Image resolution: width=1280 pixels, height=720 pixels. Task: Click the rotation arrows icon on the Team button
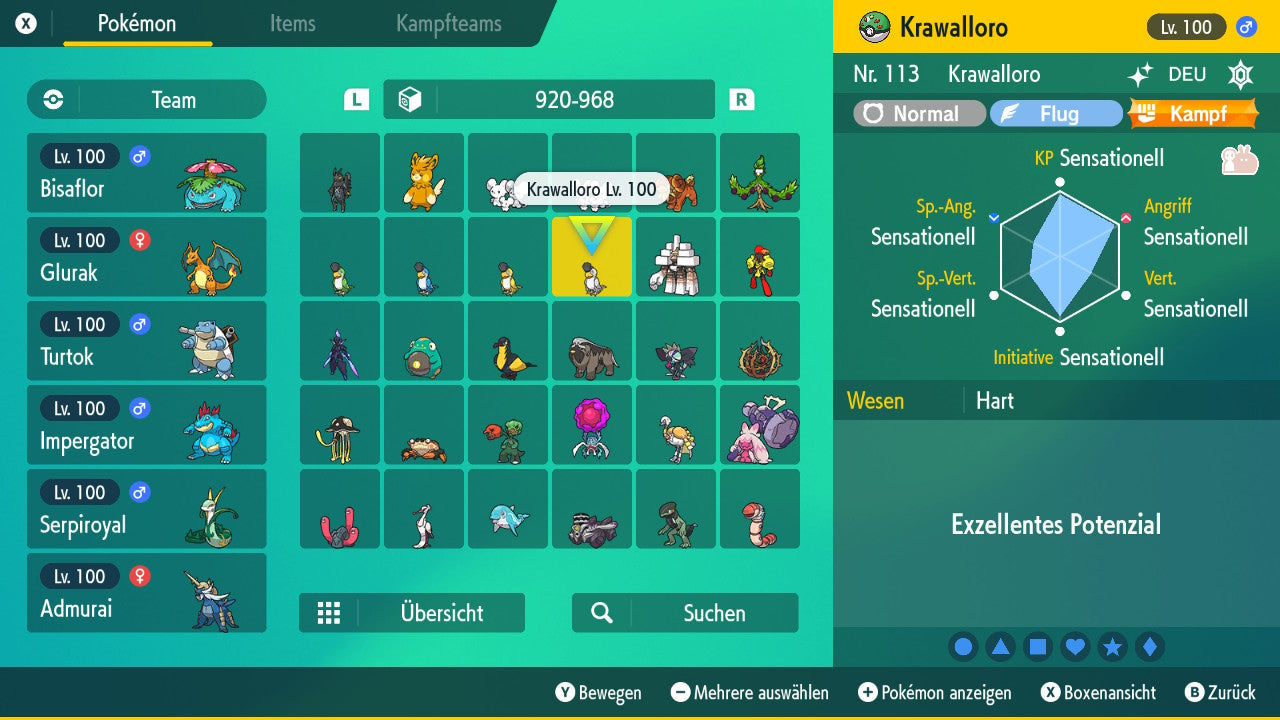click(51, 99)
